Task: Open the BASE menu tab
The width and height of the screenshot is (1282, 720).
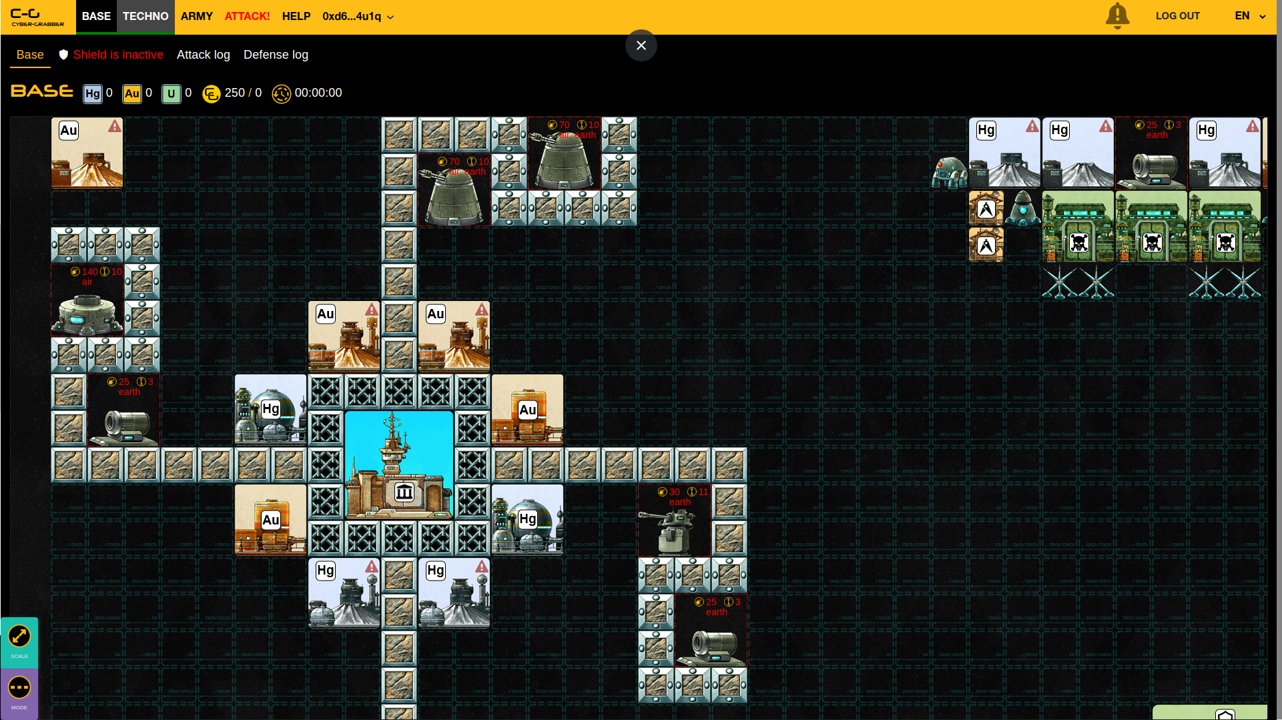Action: pyautogui.click(x=96, y=17)
